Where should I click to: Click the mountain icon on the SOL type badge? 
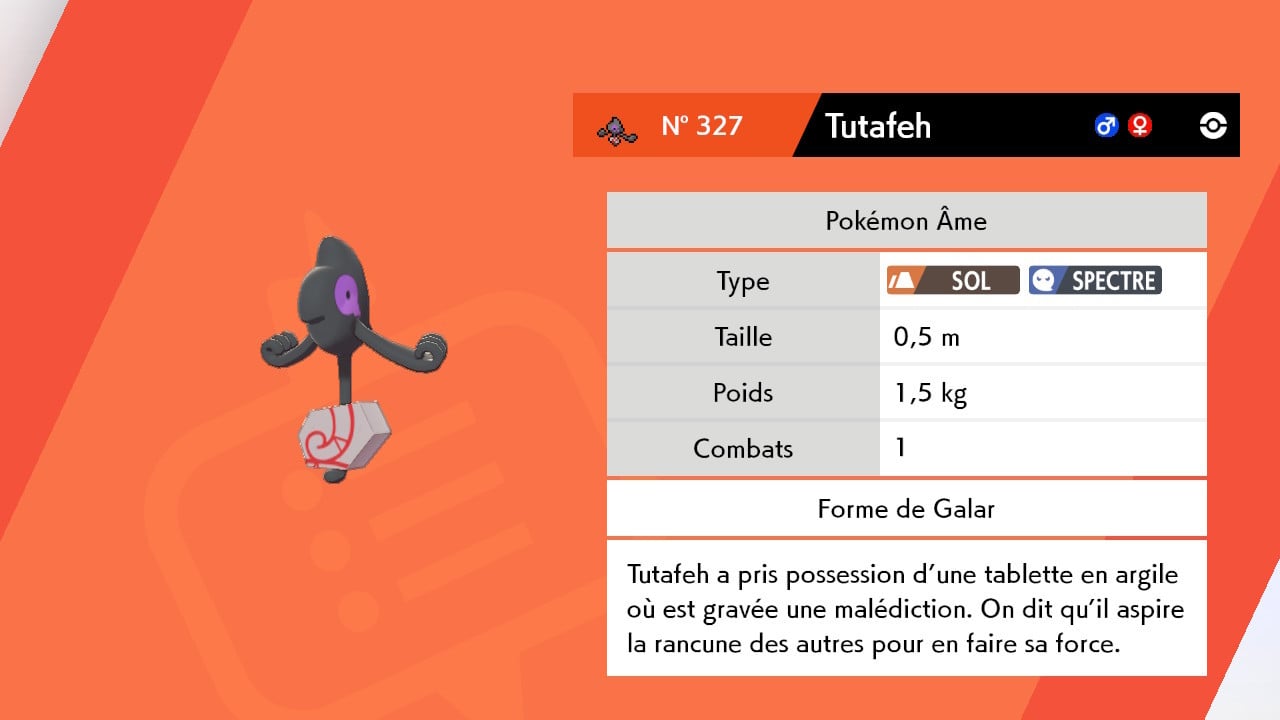tap(903, 280)
